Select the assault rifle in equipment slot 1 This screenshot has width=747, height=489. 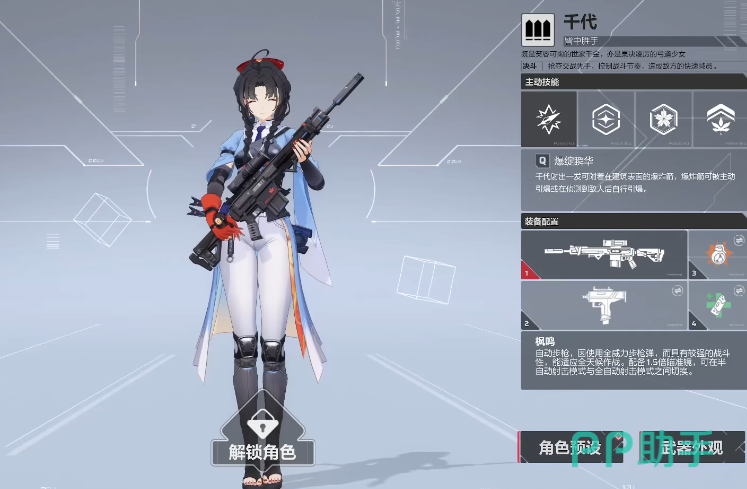tap(604, 255)
